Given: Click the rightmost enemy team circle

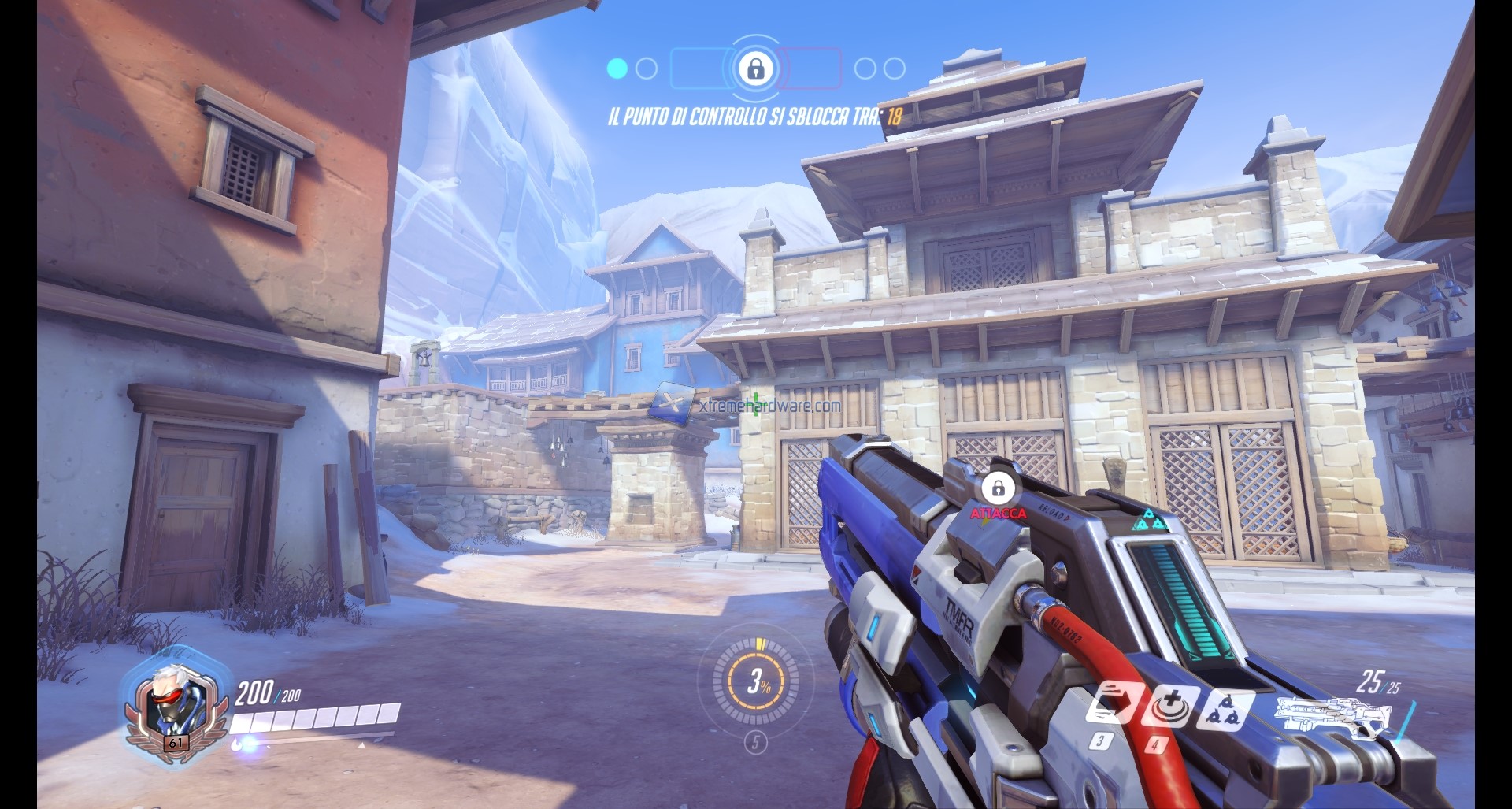Looking at the screenshot, I should 895,69.
